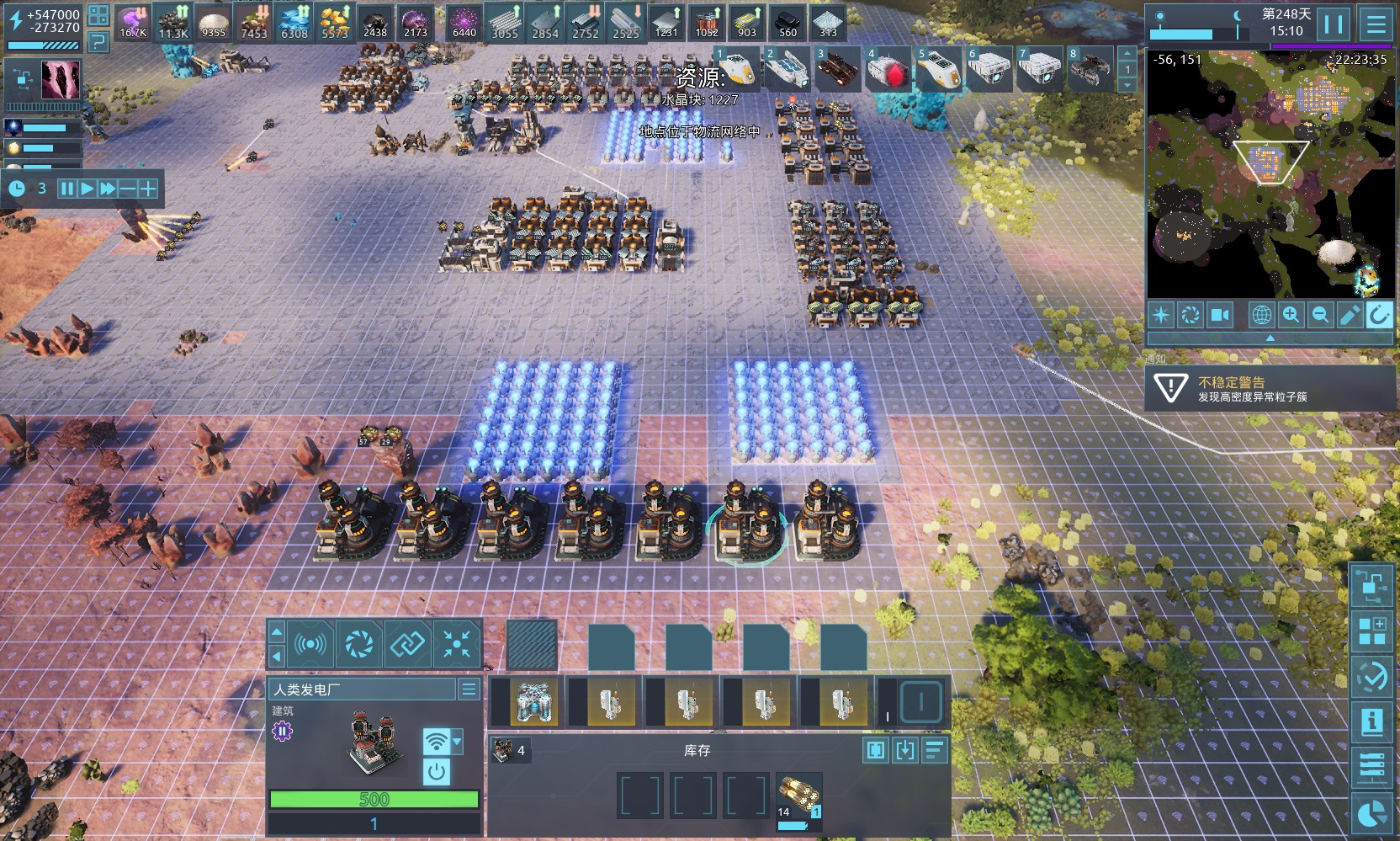
Task: Select the pencil map drawing tool
Action: pyautogui.click(x=1350, y=315)
